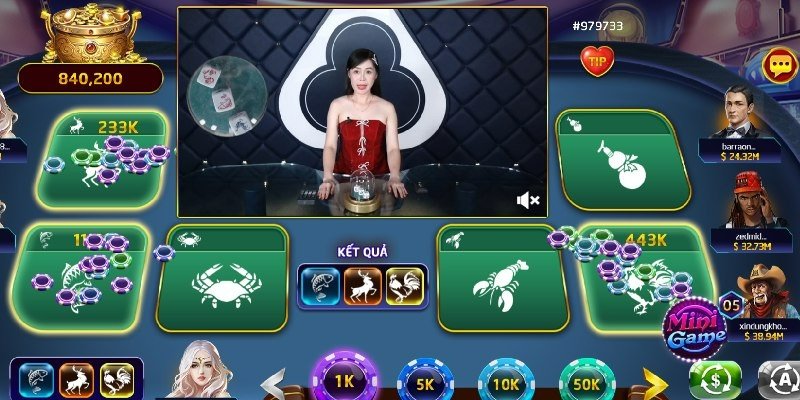This screenshot has width=800, height=400.
Task: Pick the 5K betting chip
Action: 425,383
